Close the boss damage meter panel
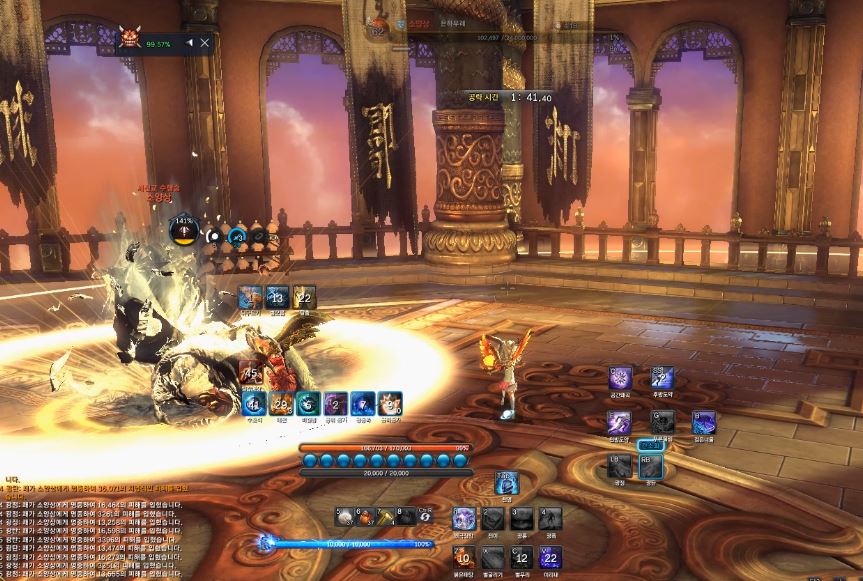The width and height of the screenshot is (863, 581). (205, 43)
